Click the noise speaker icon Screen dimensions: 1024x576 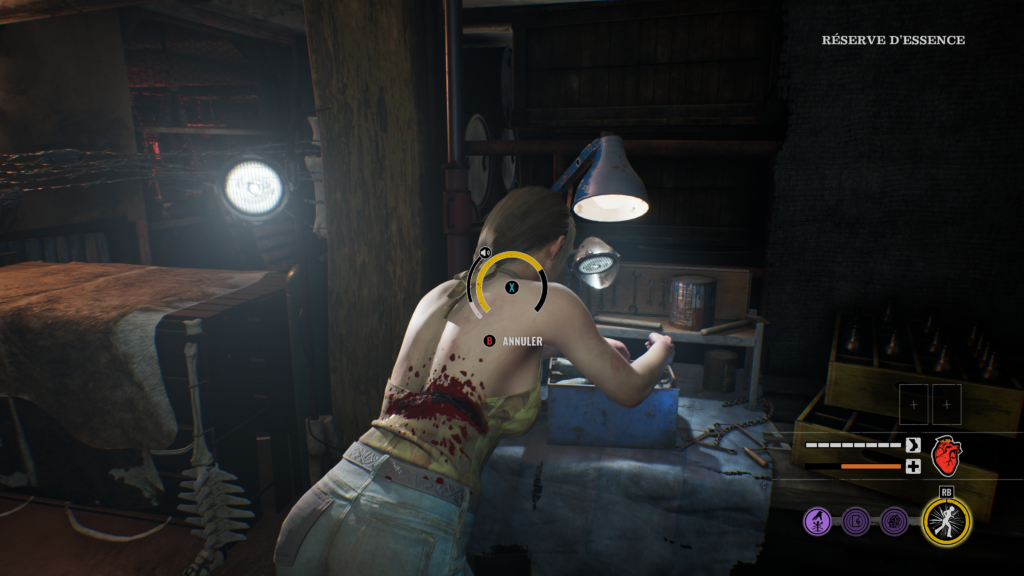[x=485, y=253]
